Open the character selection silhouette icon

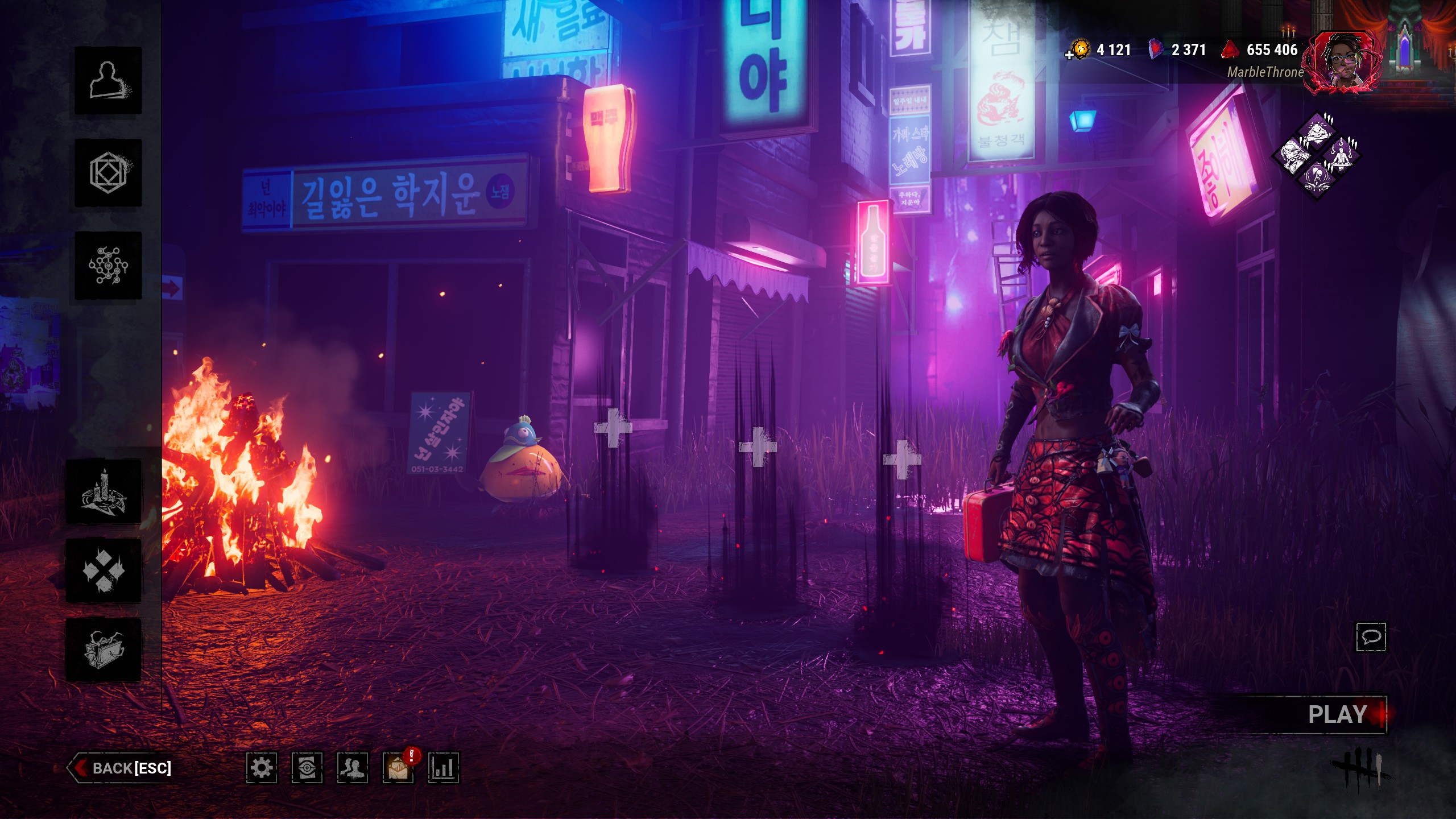coord(108,81)
